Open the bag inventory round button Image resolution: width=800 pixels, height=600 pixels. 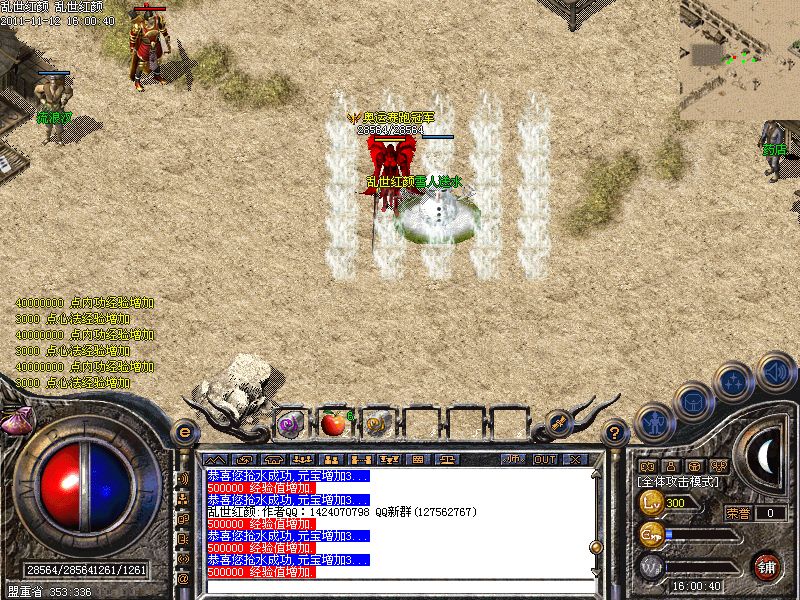point(695,402)
